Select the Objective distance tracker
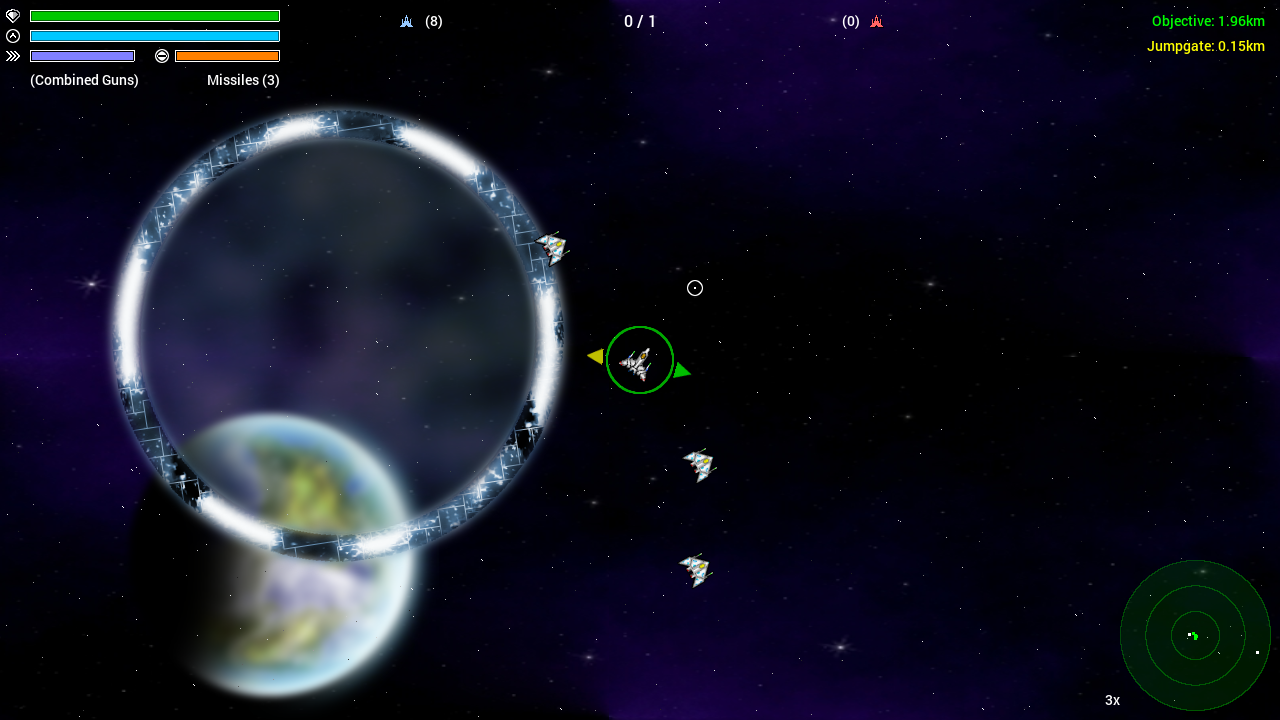This screenshot has width=1280, height=720. coord(1208,21)
